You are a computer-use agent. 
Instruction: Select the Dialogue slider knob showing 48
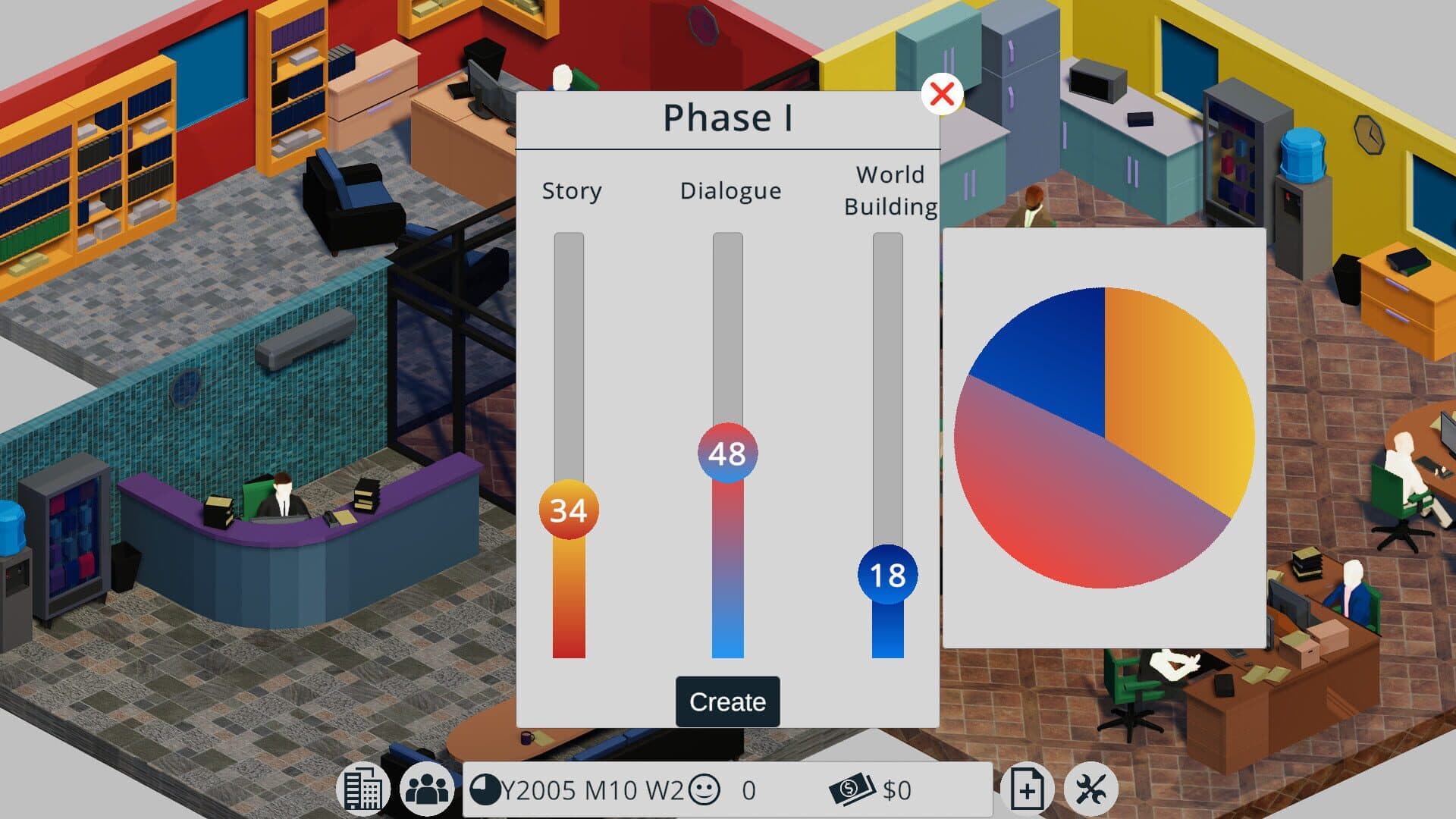pyautogui.click(x=727, y=453)
